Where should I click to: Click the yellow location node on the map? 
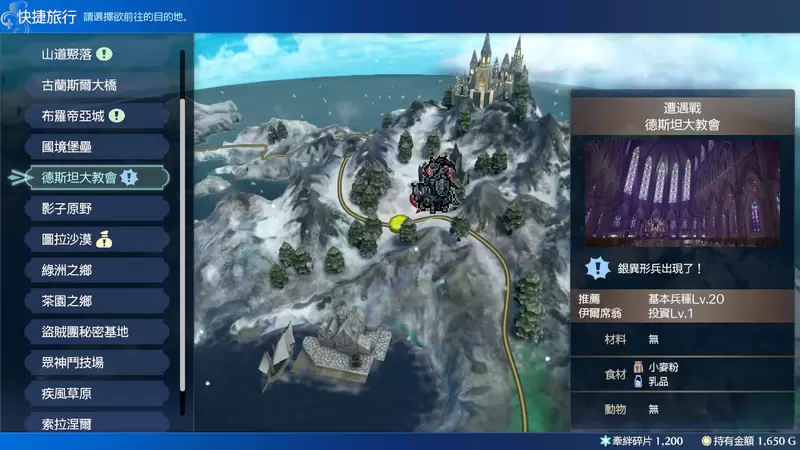[x=399, y=221]
